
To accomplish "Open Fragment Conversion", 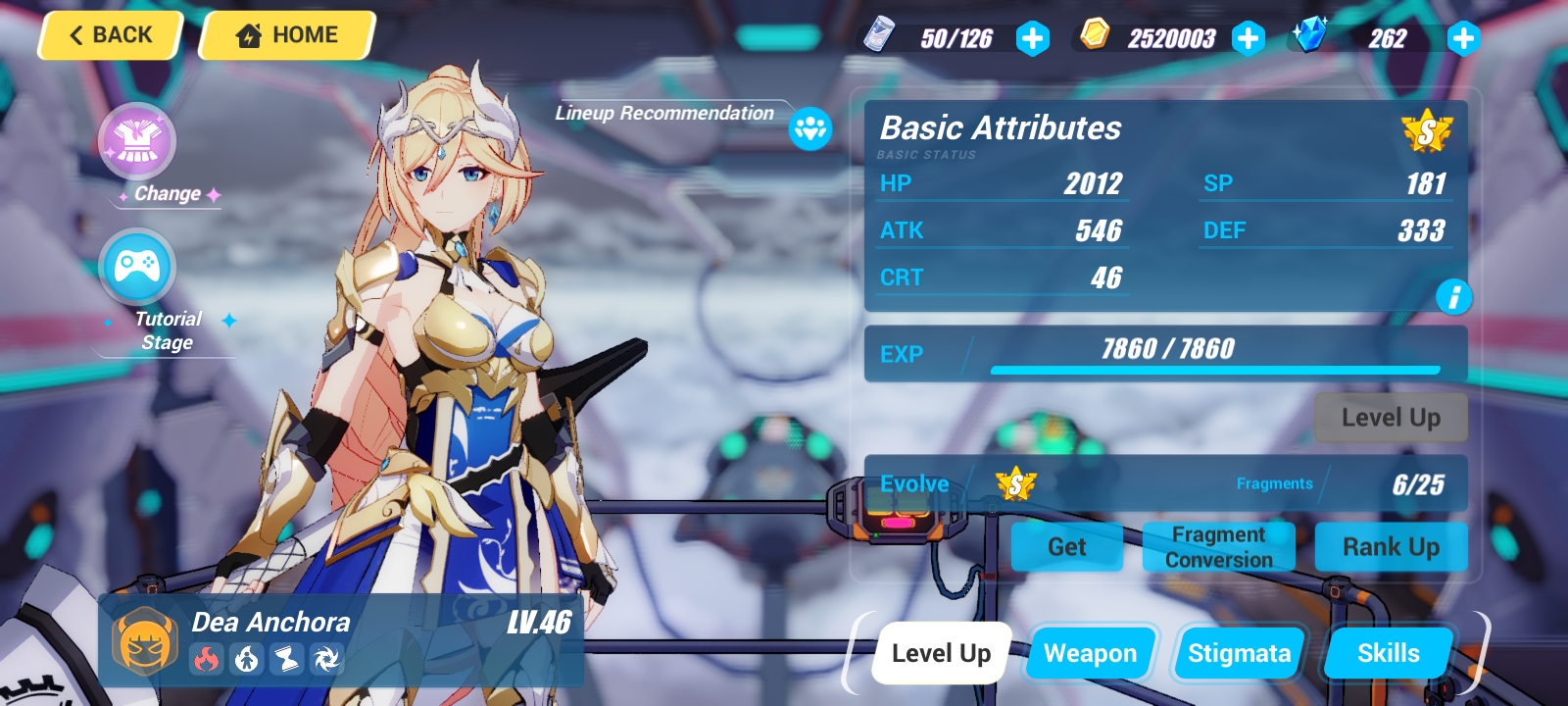I will pyautogui.click(x=1218, y=546).
